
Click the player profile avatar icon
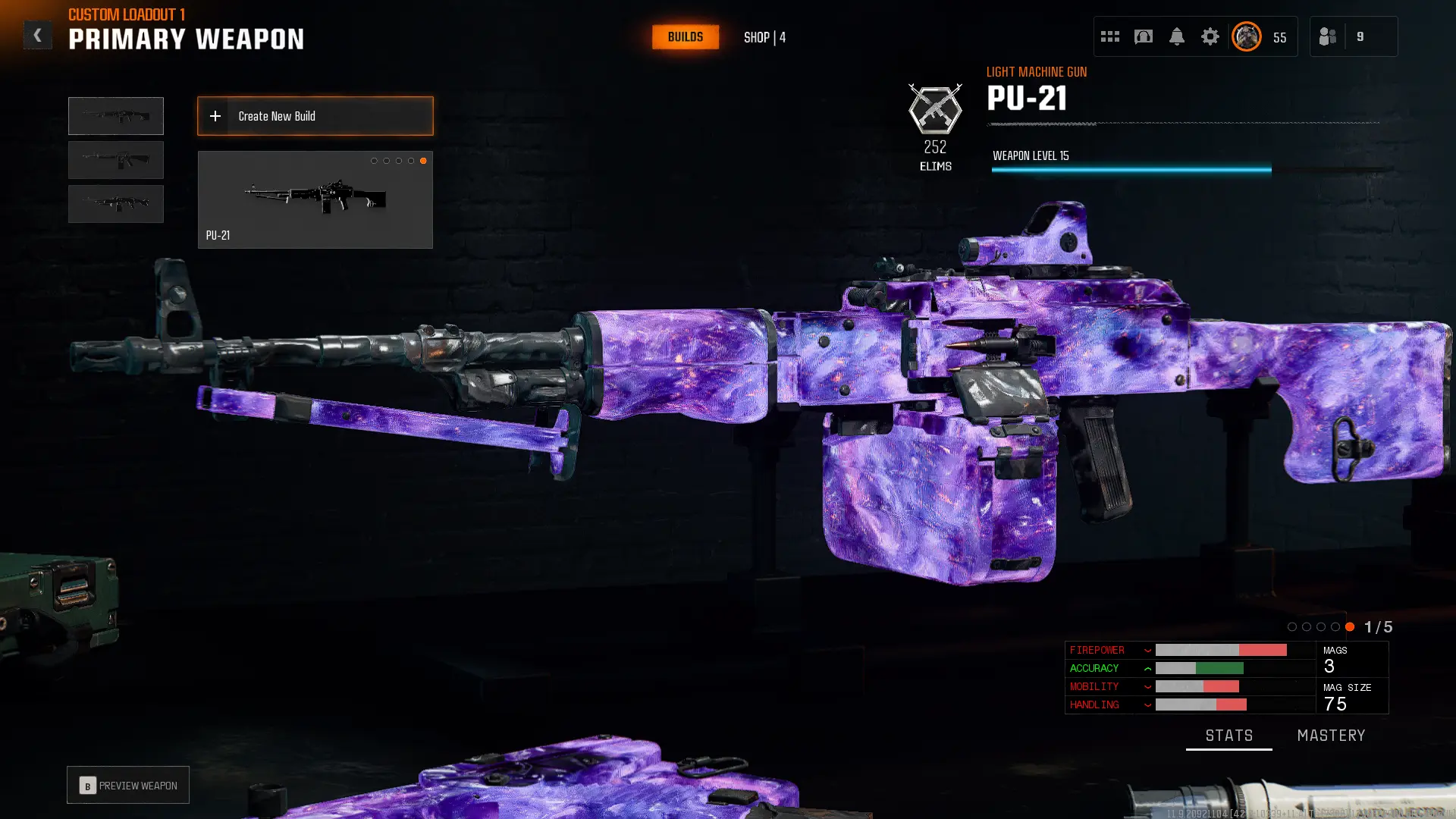point(1246,36)
